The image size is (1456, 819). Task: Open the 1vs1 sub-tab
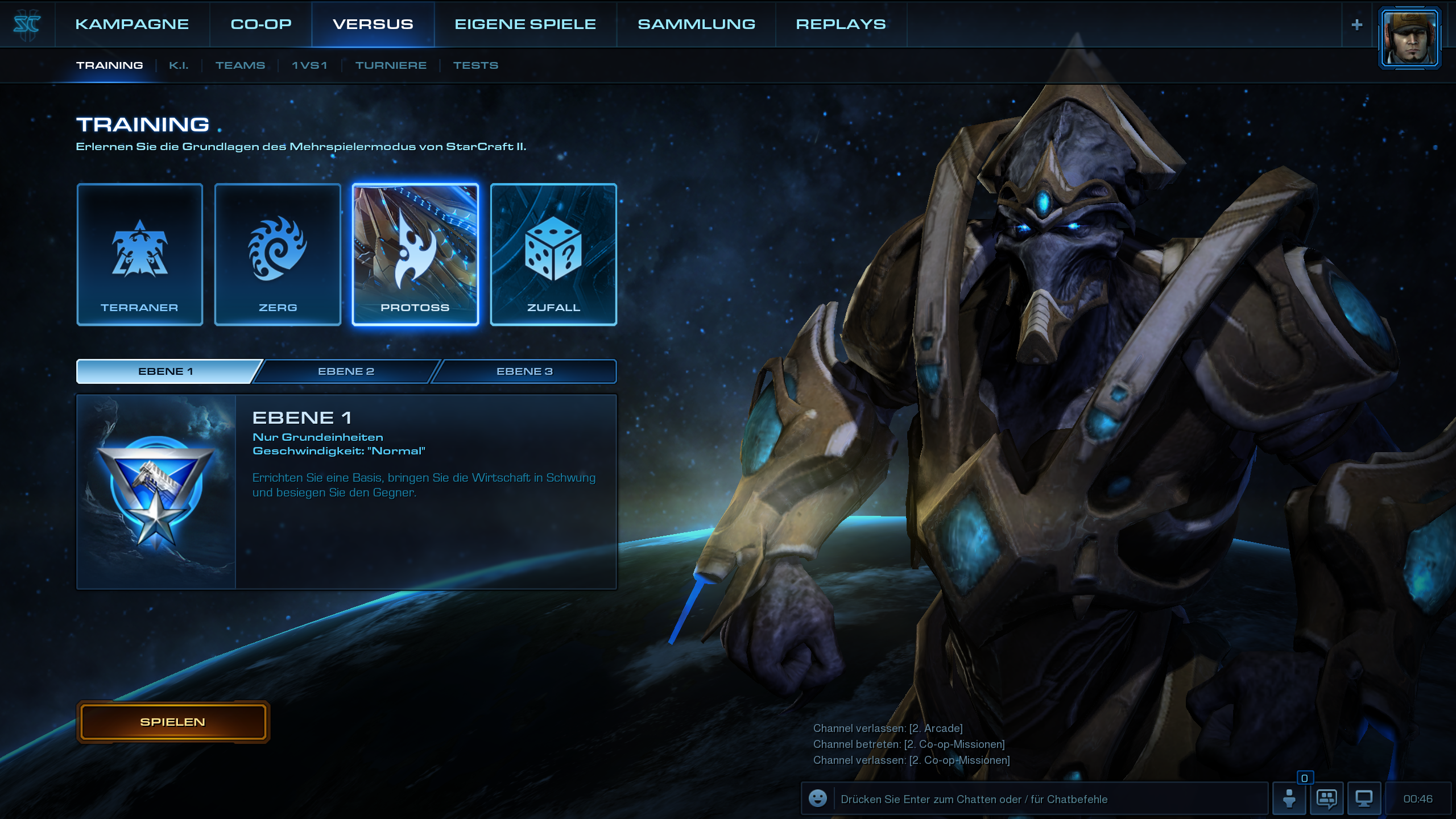(309, 65)
